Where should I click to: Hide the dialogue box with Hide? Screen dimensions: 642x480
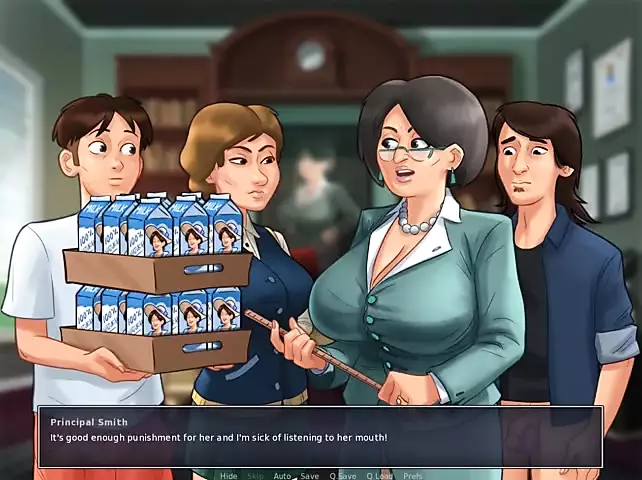(229, 475)
